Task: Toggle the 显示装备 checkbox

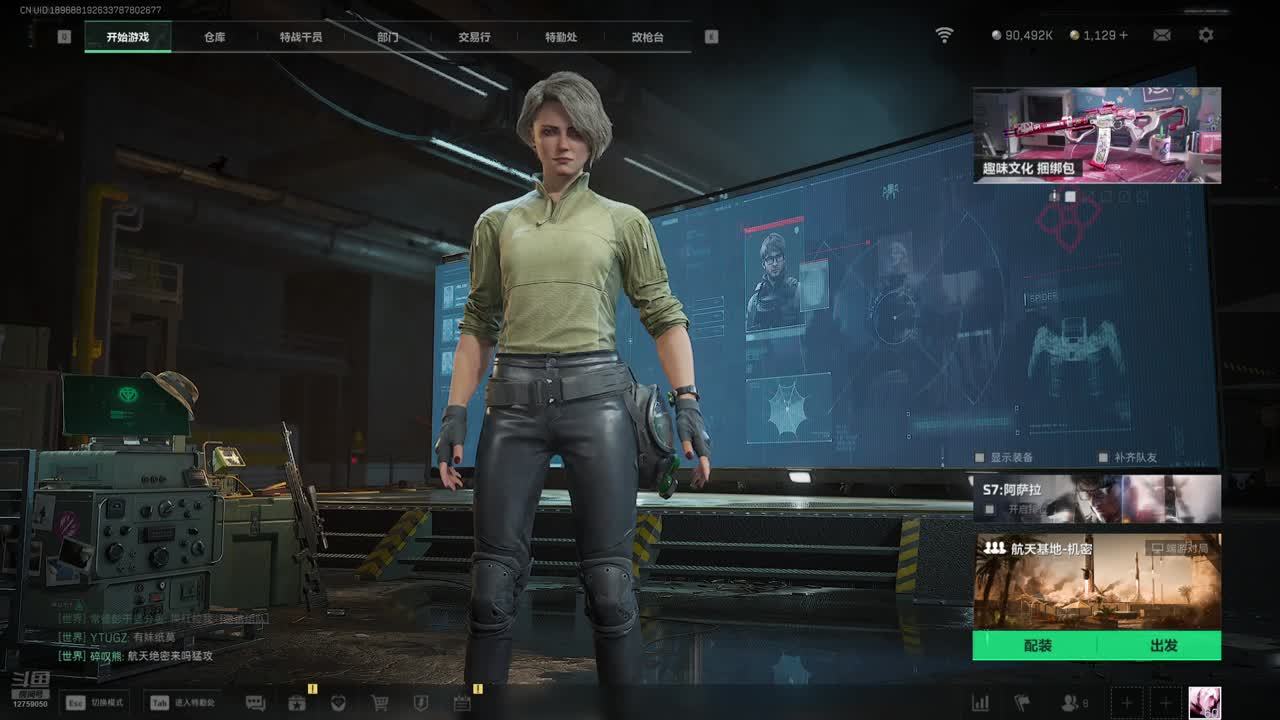Action: tap(980, 457)
